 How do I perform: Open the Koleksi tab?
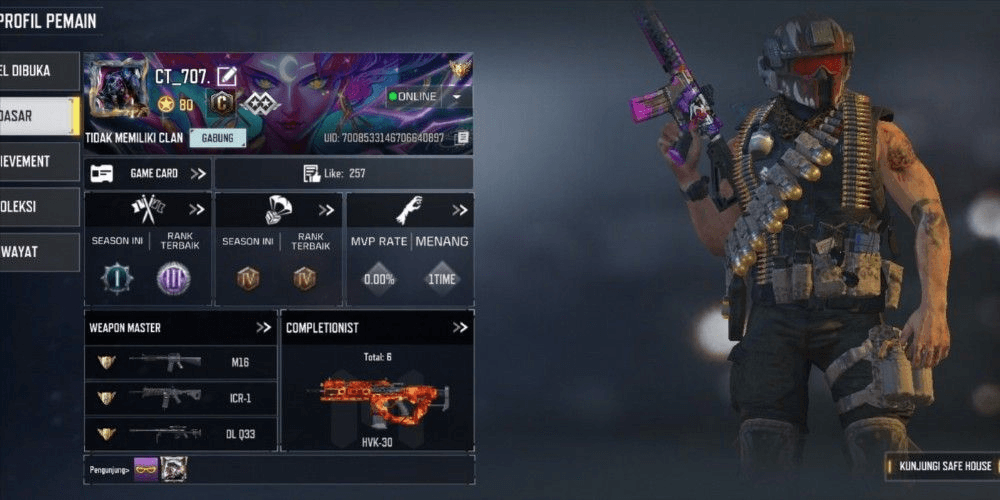coord(38,206)
